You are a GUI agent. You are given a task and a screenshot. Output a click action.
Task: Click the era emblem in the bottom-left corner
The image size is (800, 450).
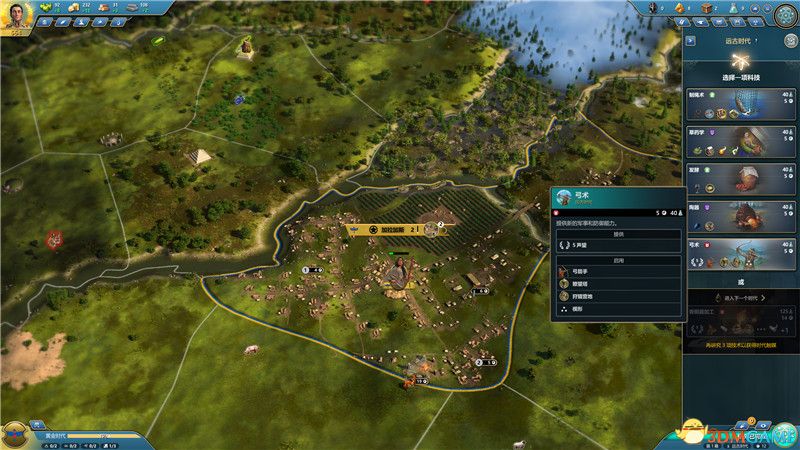tap(15, 434)
